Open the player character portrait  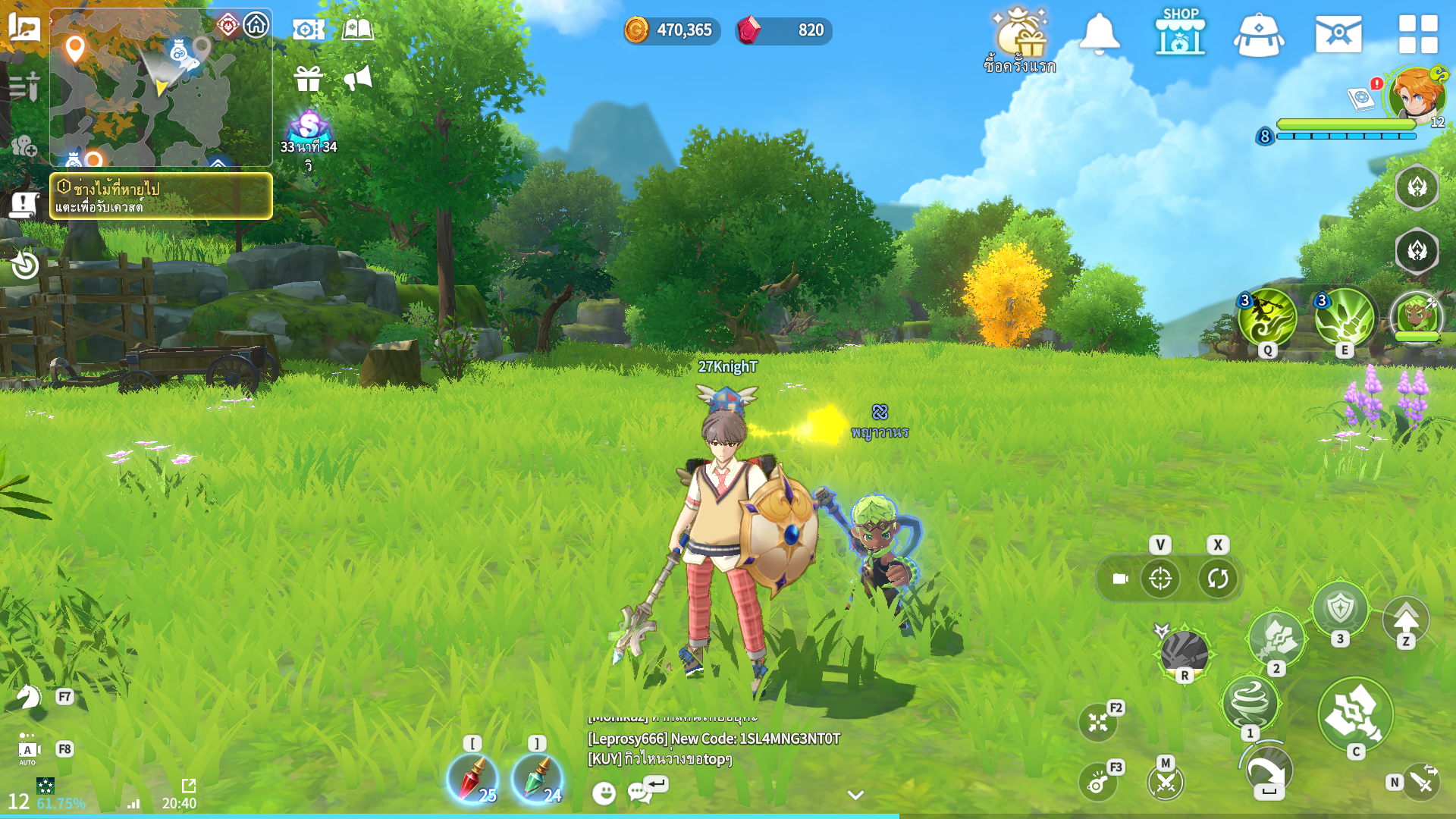[x=1416, y=96]
